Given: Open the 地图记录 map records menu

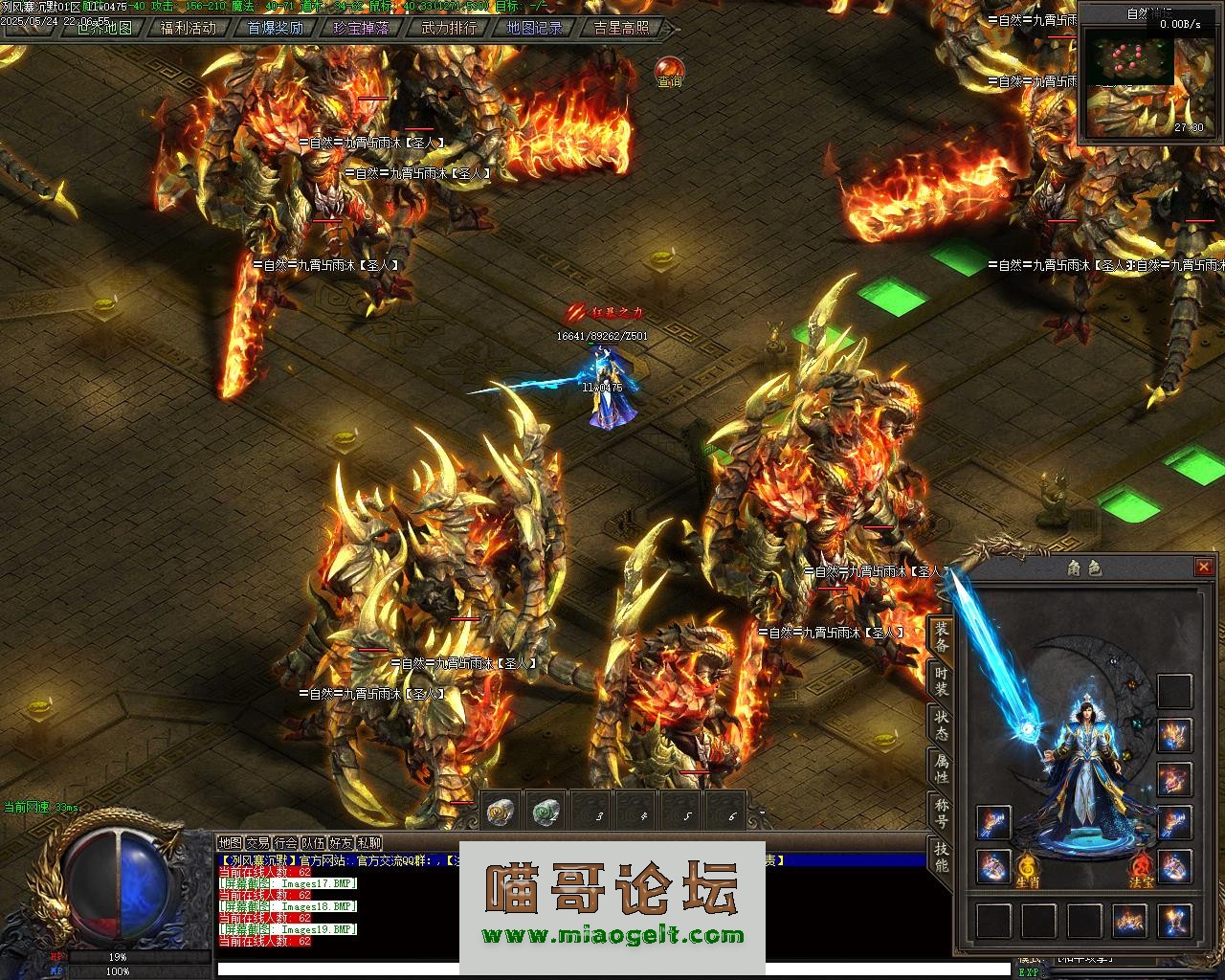Looking at the screenshot, I should (x=534, y=28).
